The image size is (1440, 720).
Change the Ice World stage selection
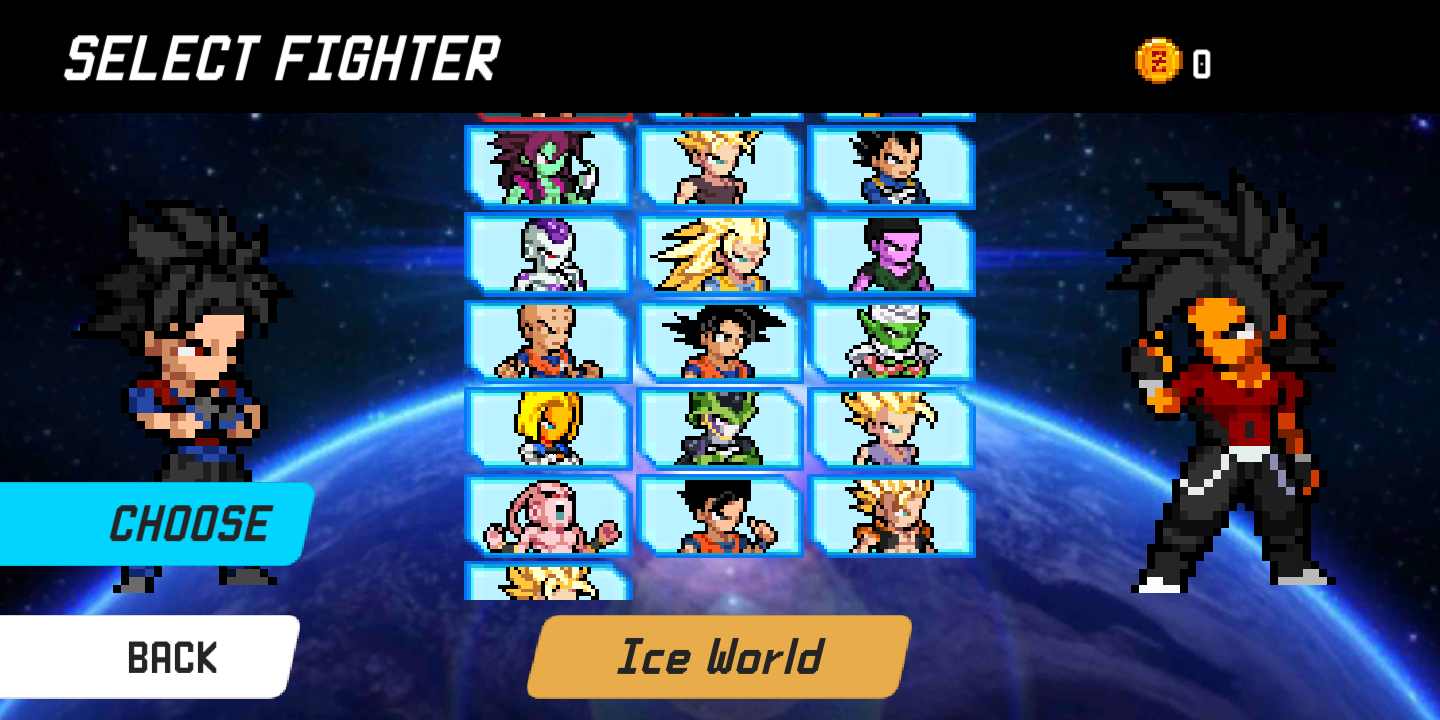point(720,657)
